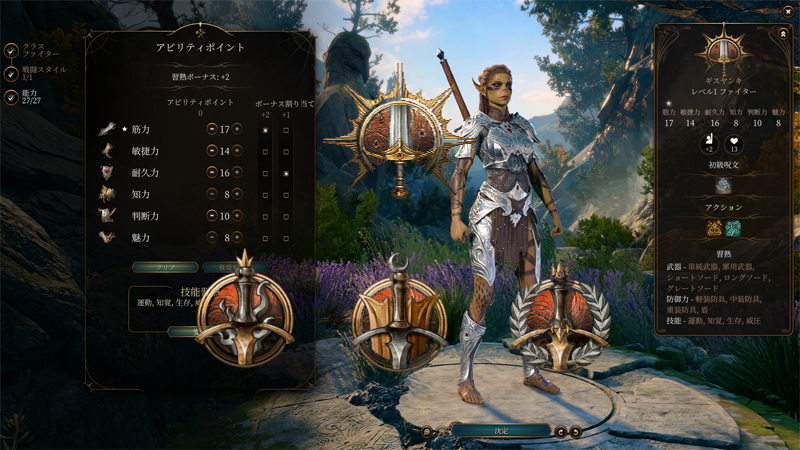Rotate the character with the left arrow button
The width and height of the screenshot is (800, 450).
coord(562,432)
